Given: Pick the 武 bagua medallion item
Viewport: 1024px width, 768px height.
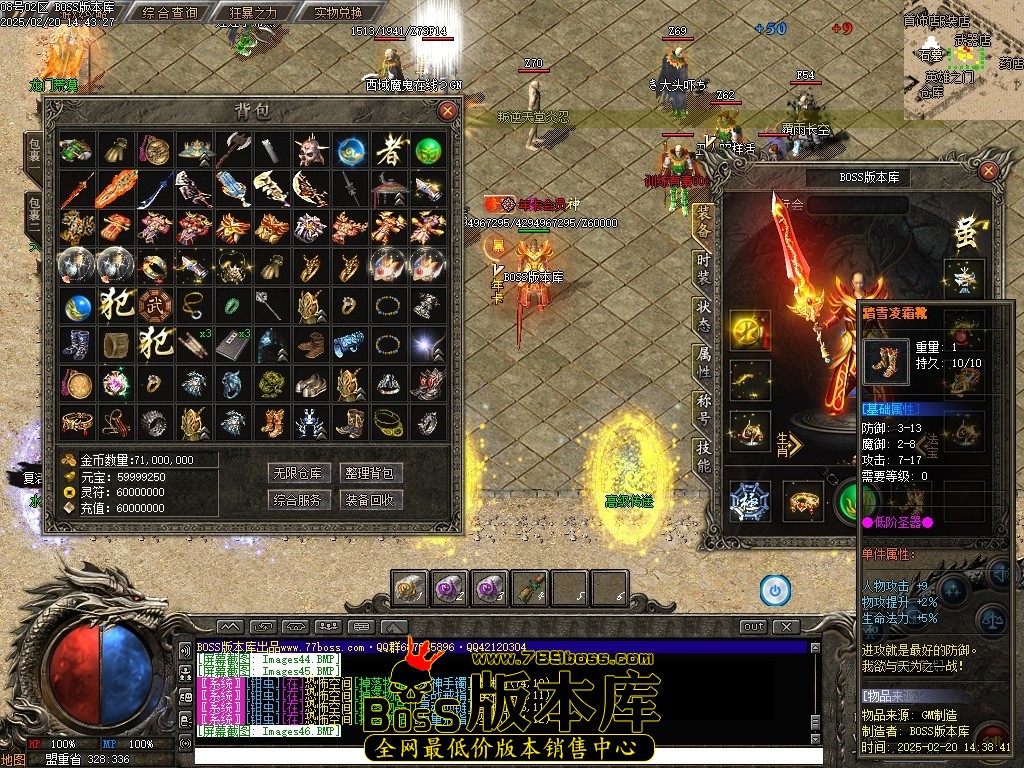Looking at the screenshot, I should coord(154,304).
